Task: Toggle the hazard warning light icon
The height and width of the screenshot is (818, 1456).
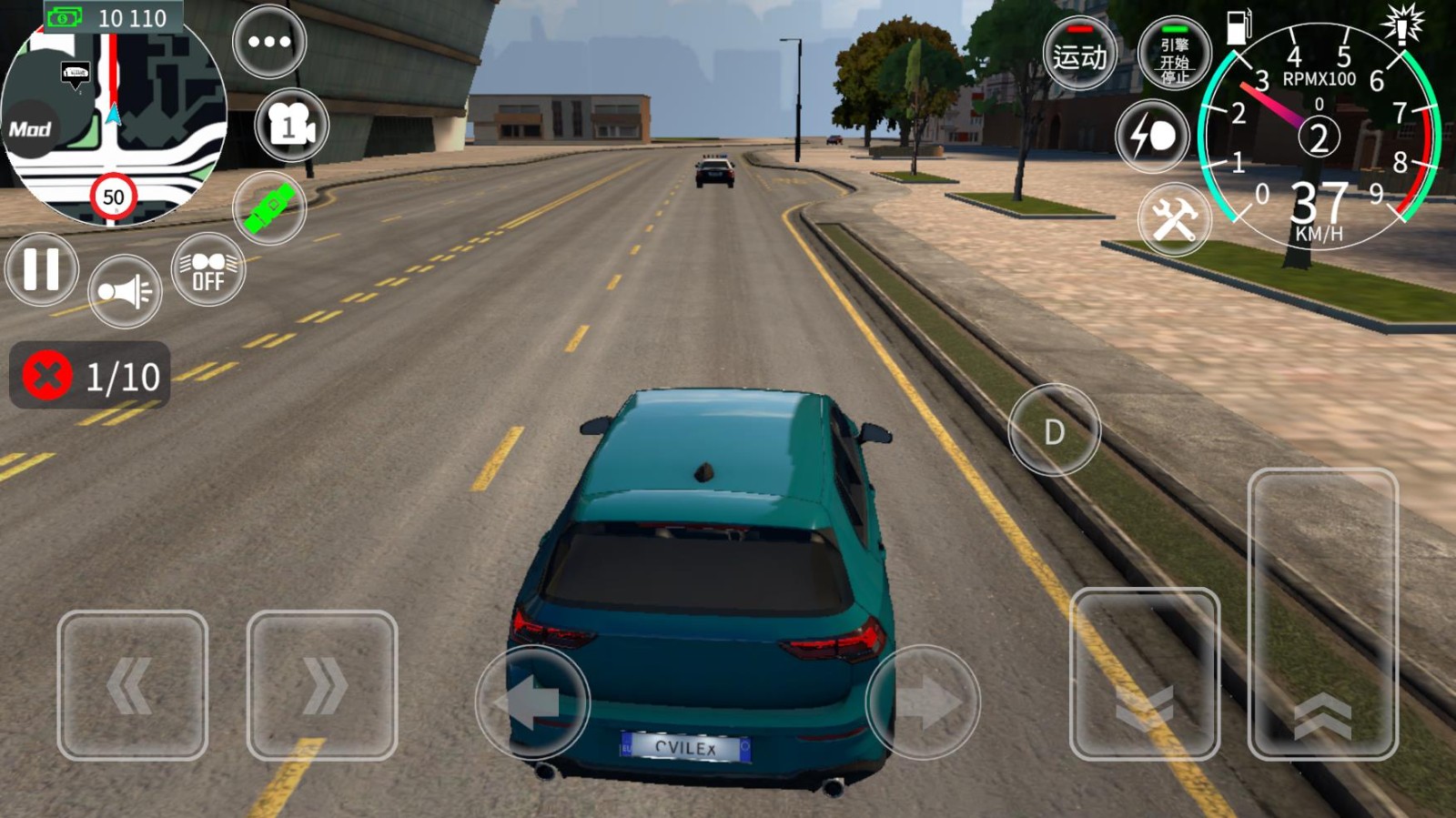Action: [x=1402, y=24]
